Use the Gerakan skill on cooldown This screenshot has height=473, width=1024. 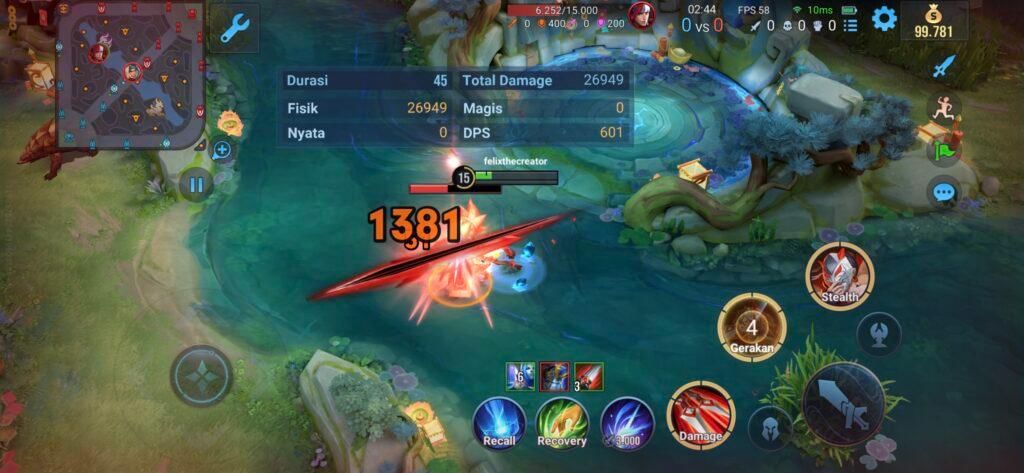click(x=752, y=327)
